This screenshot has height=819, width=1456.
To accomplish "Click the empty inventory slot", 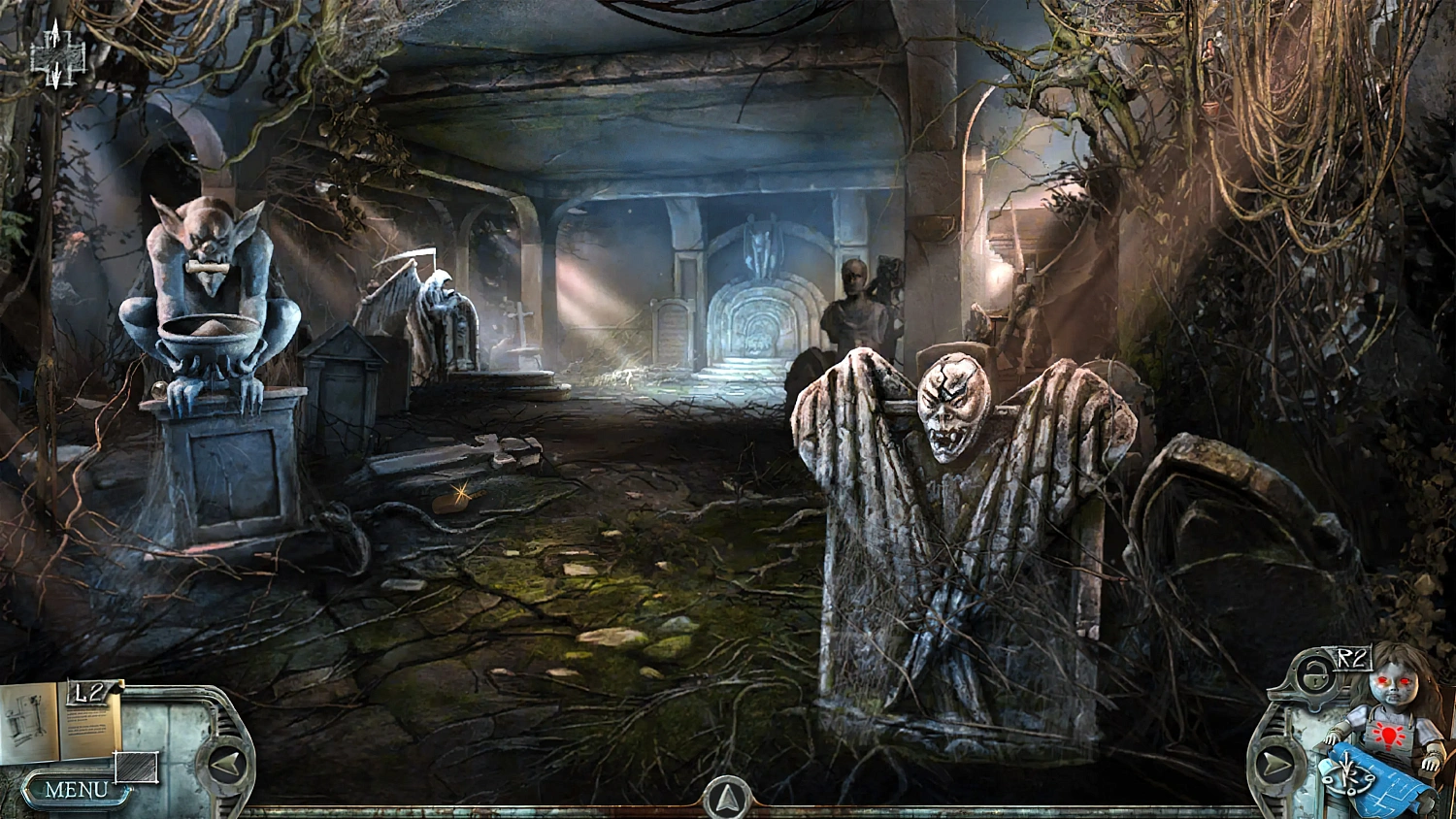I will point(136,767).
